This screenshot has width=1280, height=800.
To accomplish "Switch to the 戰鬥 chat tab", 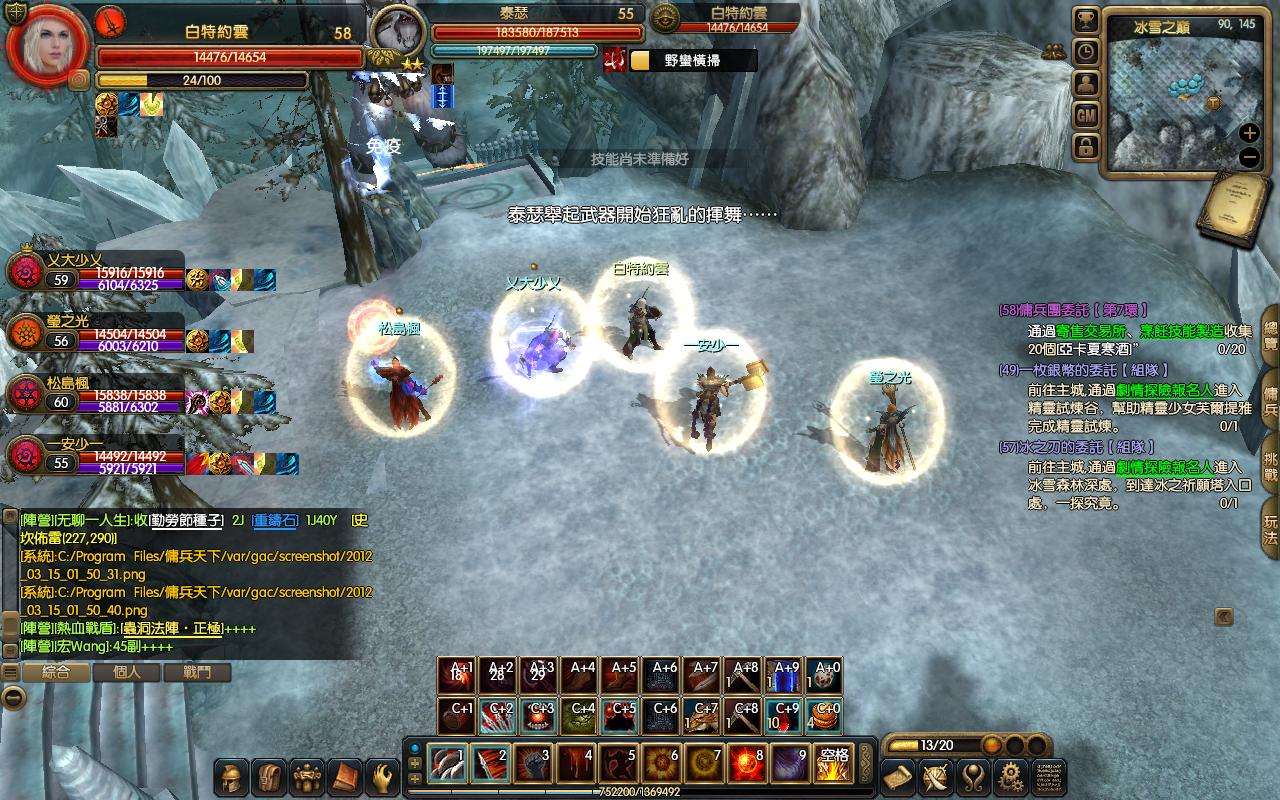I will point(197,673).
